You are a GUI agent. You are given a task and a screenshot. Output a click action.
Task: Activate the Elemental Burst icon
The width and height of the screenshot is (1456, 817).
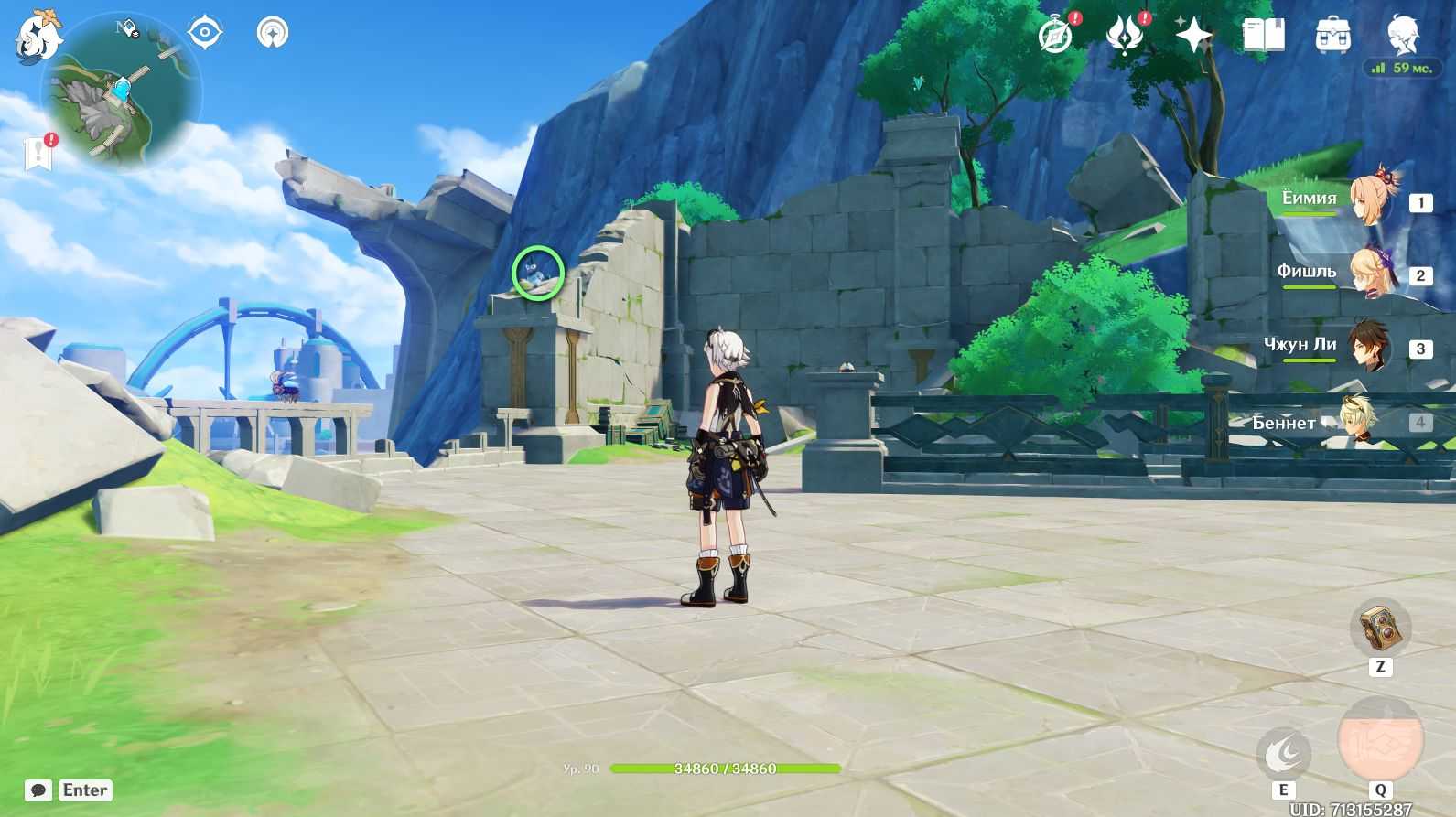click(x=1380, y=739)
